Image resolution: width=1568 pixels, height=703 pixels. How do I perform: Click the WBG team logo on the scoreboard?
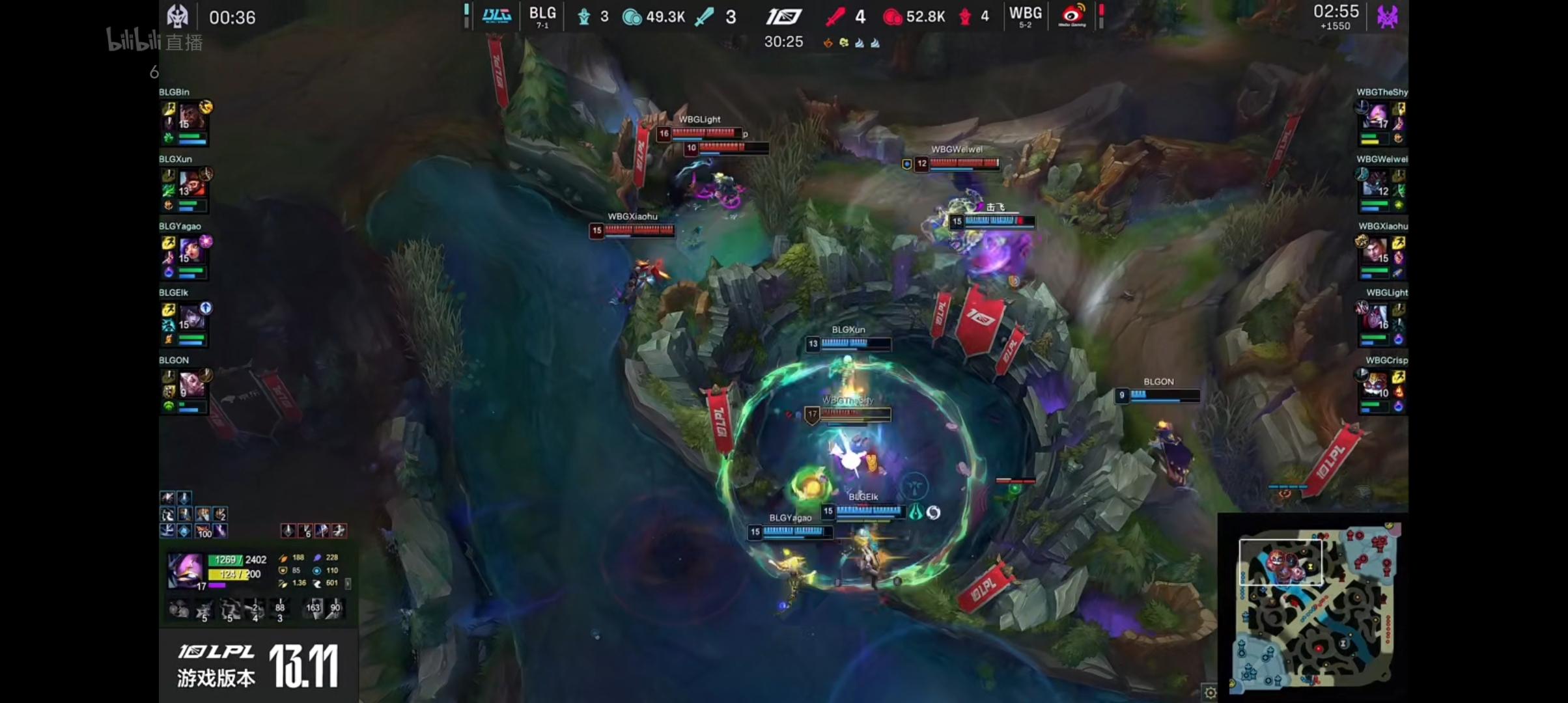(x=1072, y=16)
